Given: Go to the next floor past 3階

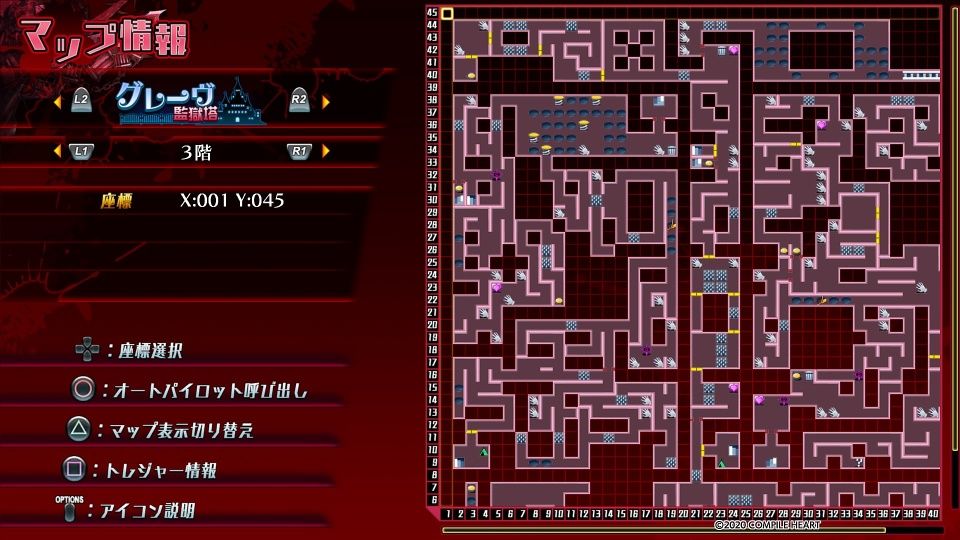Looking at the screenshot, I should [x=326, y=151].
